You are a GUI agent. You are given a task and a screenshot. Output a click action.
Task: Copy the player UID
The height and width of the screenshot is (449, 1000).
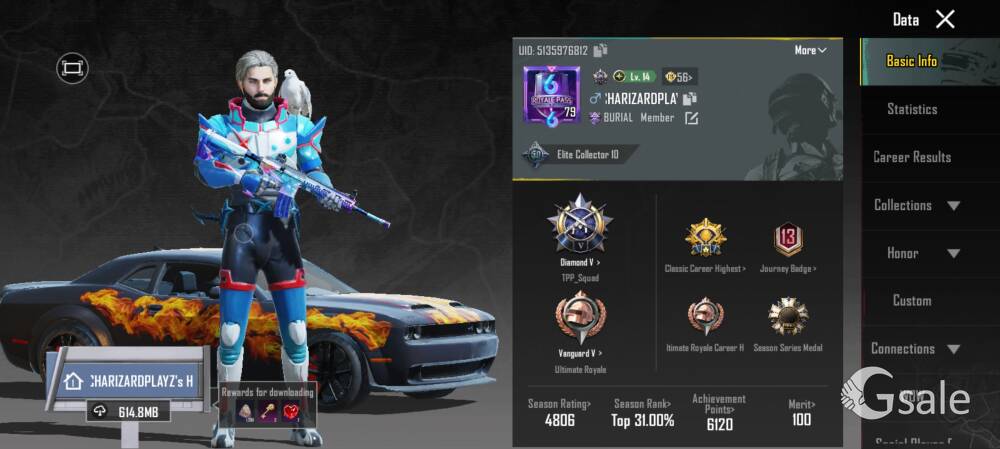pyautogui.click(x=600, y=50)
